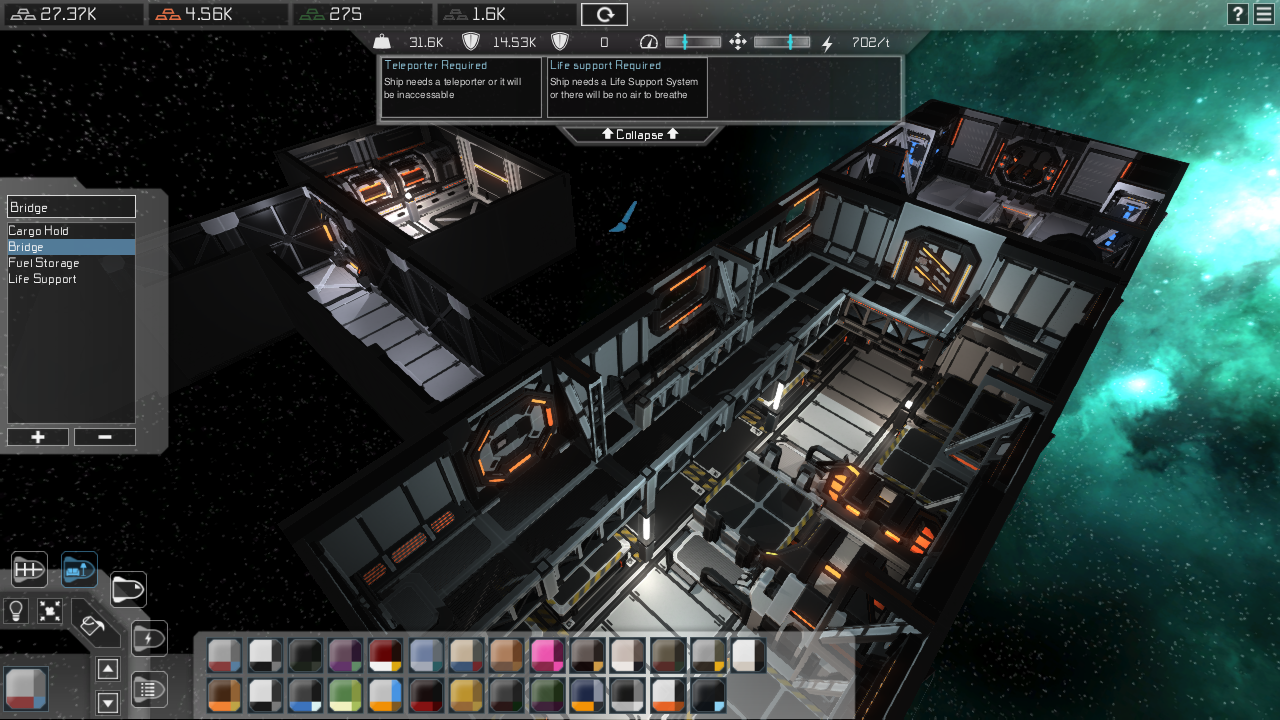Open the ship parts list panel
Viewport: 1280px width, 720px height.
coord(149,688)
